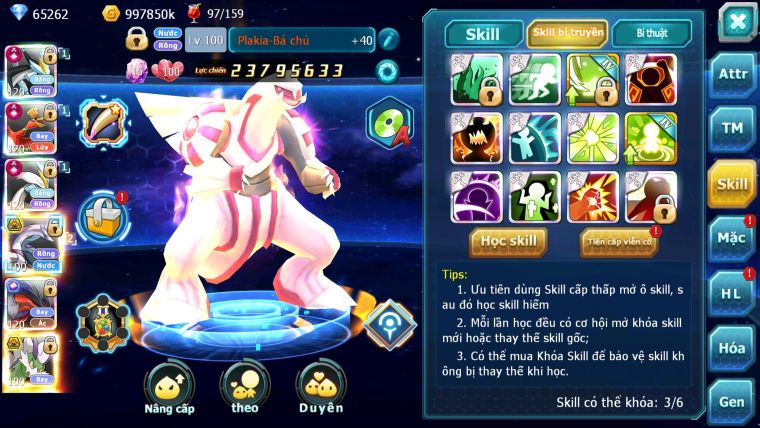This screenshot has width=760, height=428.
Task: Open the Attr side tab
Action: click(x=732, y=77)
